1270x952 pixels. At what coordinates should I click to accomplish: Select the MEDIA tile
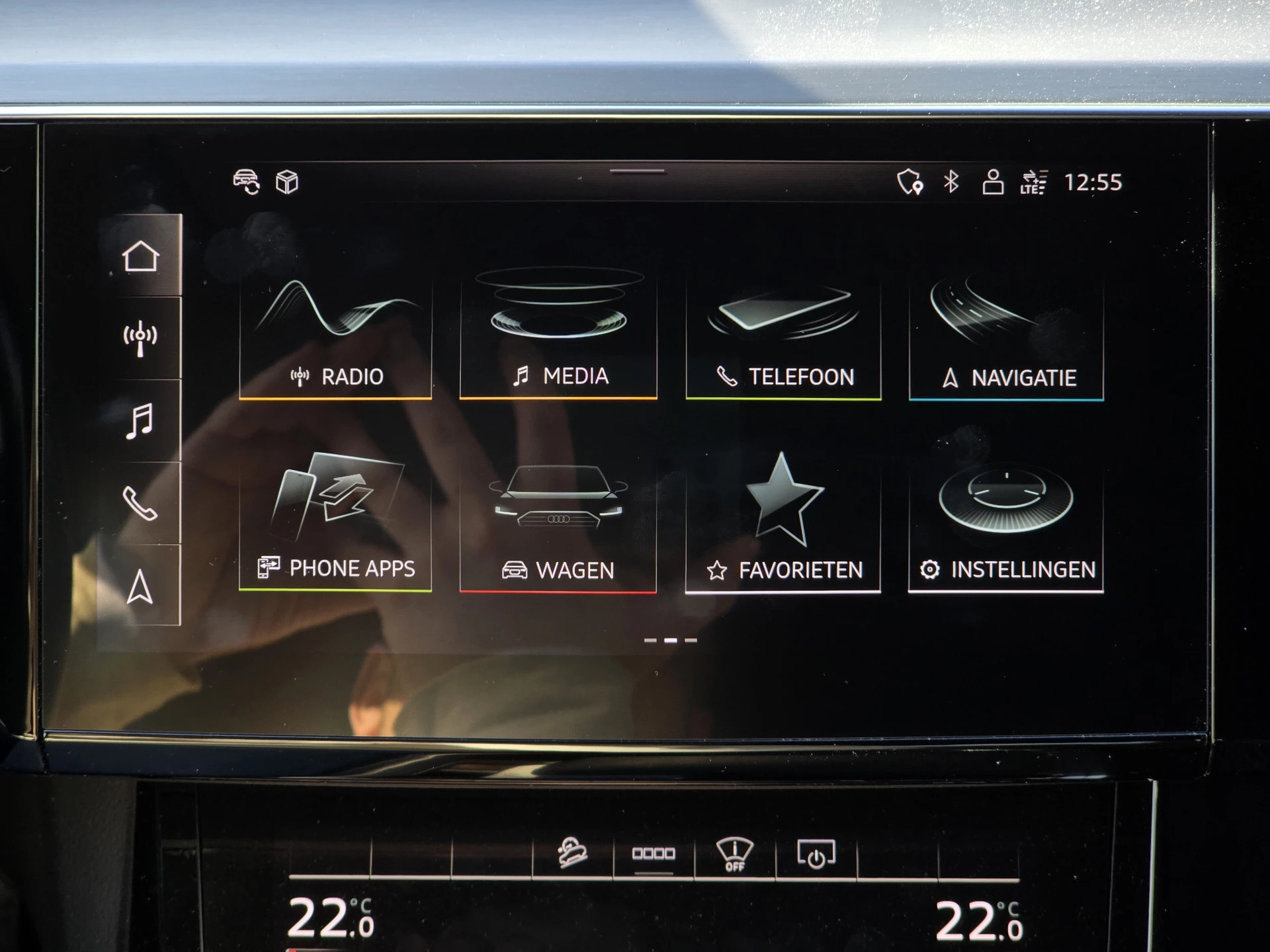point(558,338)
